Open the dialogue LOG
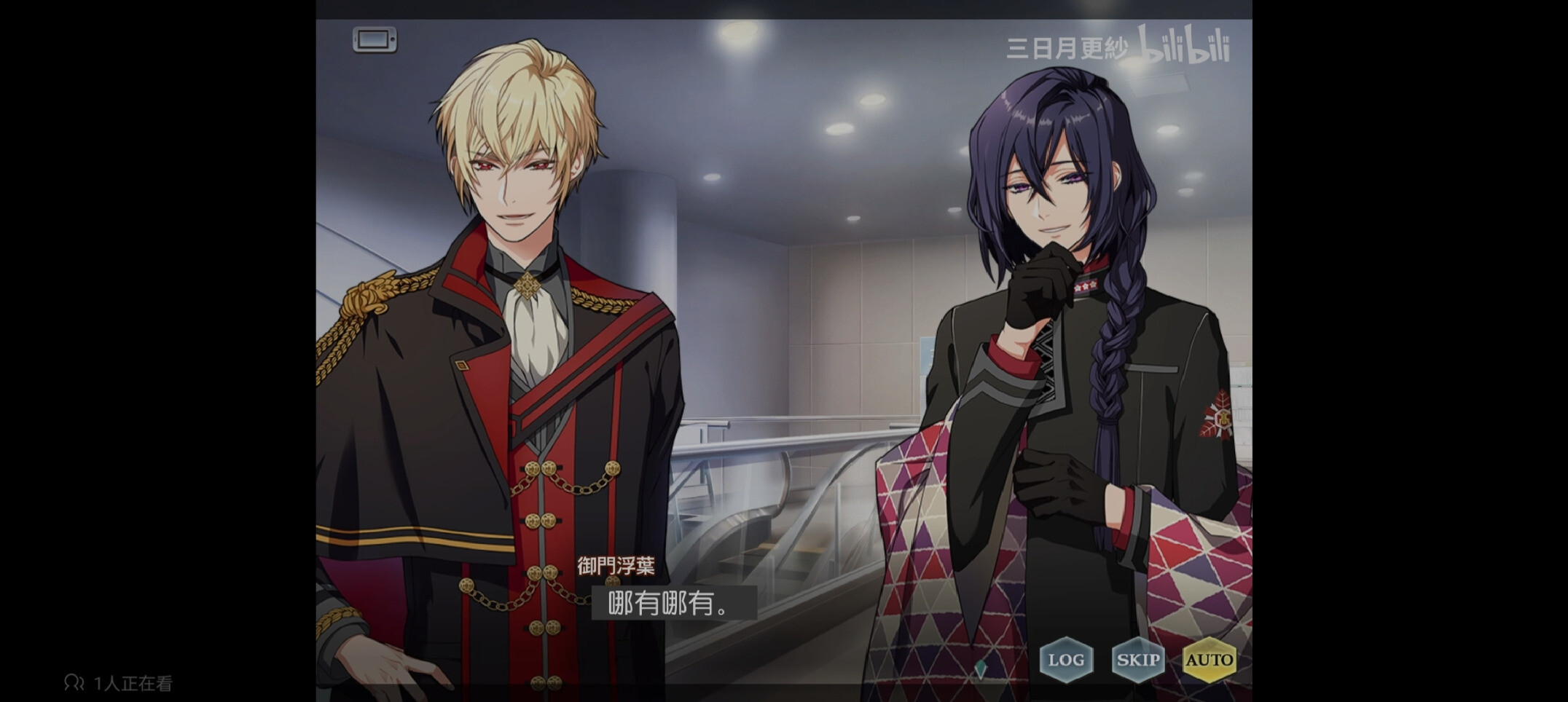Viewport: 1568px width, 702px height. click(1066, 660)
